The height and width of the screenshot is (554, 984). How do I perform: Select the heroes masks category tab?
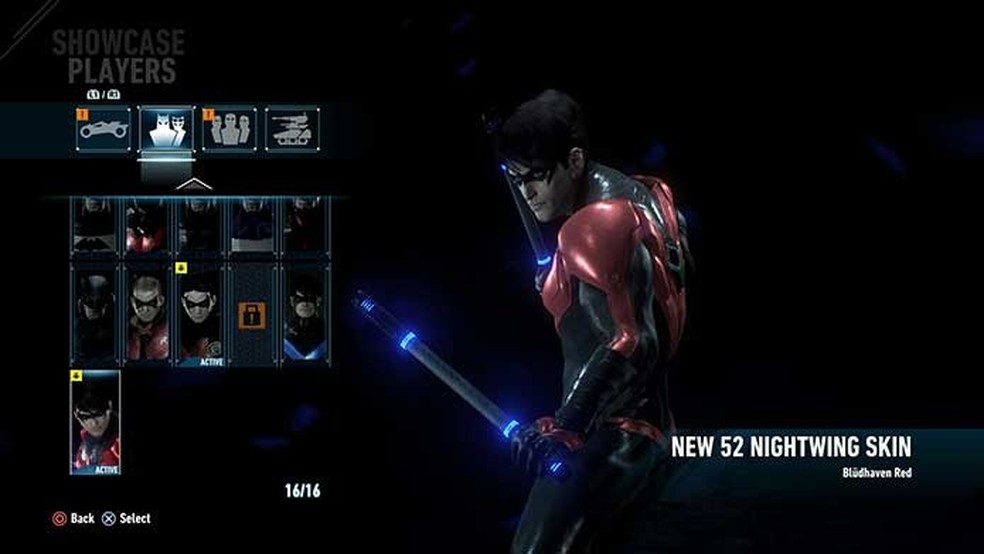coord(167,129)
